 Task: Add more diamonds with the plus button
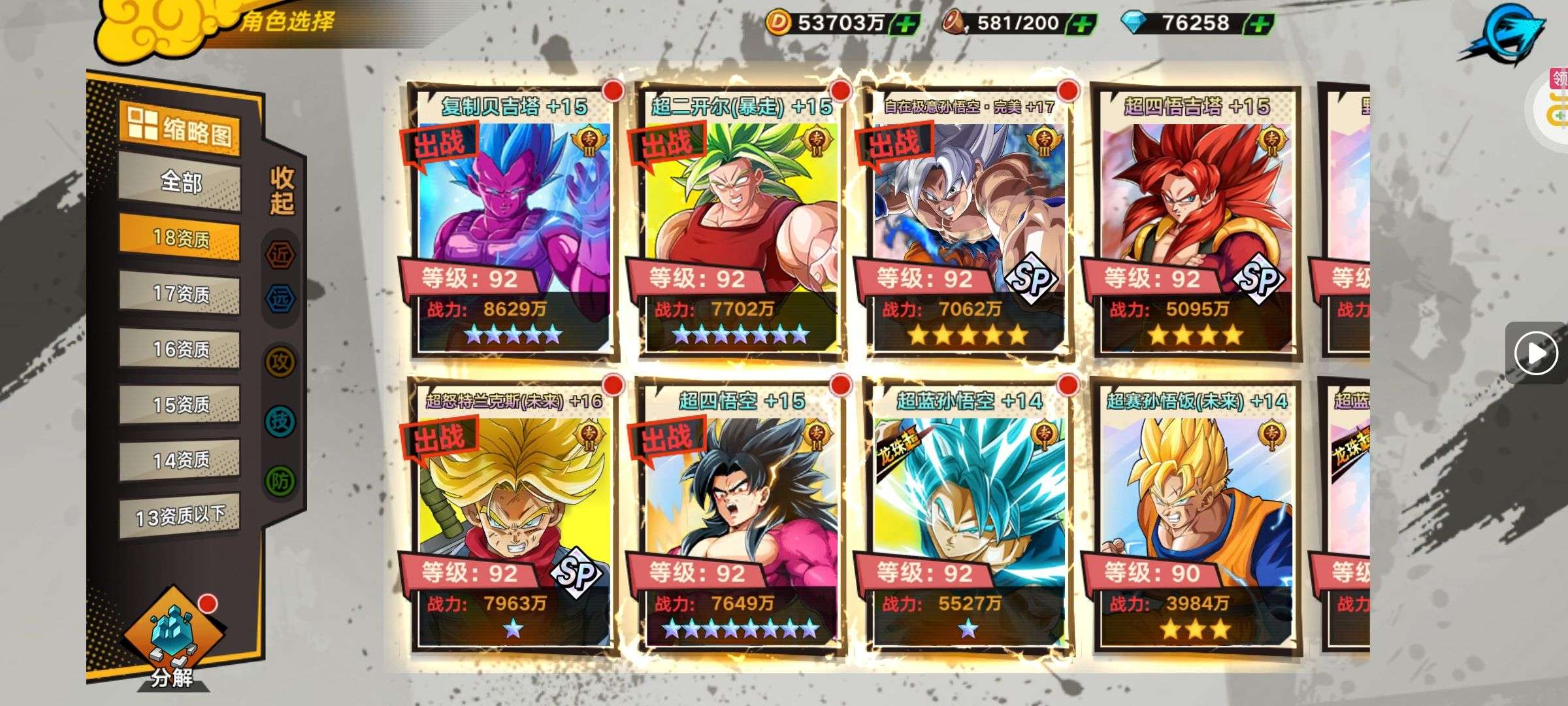pyautogui.click(x=1260, y=24)
